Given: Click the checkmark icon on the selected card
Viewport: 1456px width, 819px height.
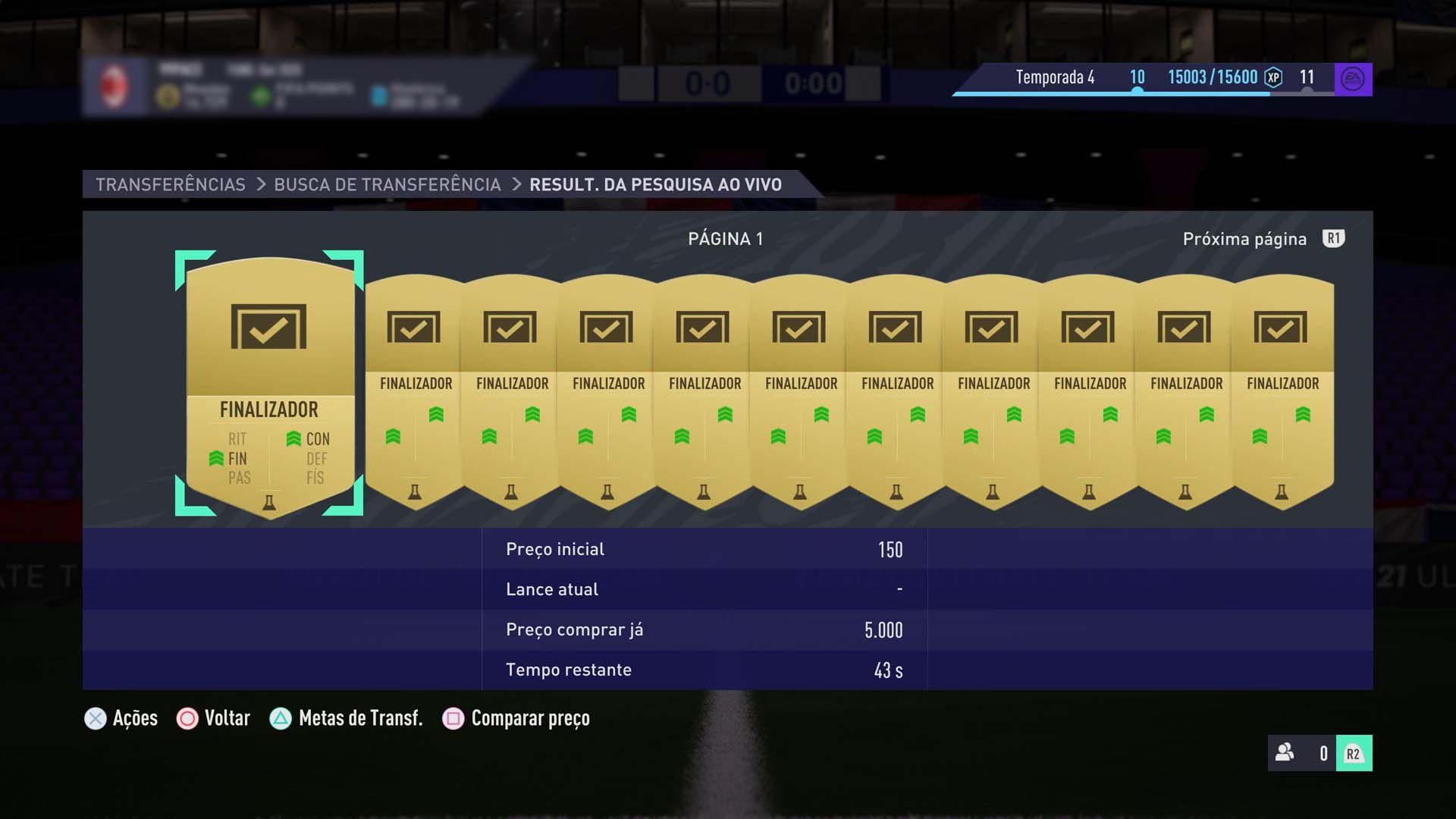Looking at the screenshot, I should click(x=268, y=327).
